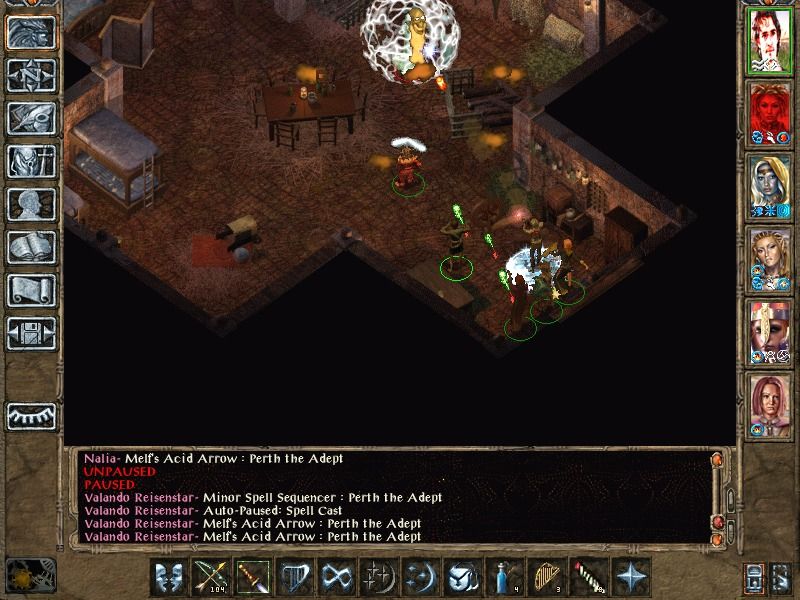The image size is (800, 600).
Task: Use the striped wand quick item
Action: [x=588, y=577]
